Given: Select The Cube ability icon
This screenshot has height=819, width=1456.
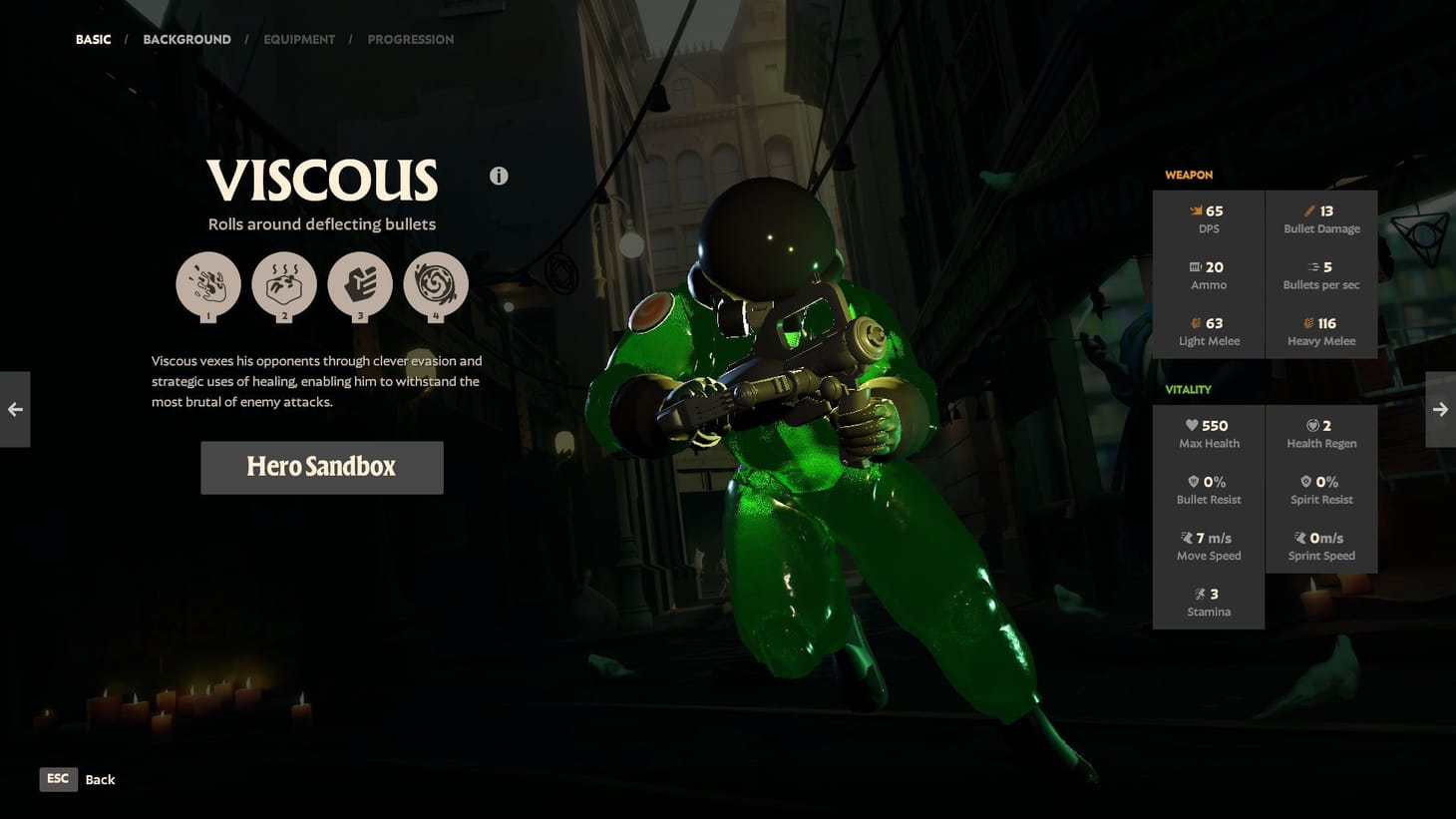Looking at the screenshot, I should coord(284,284).
